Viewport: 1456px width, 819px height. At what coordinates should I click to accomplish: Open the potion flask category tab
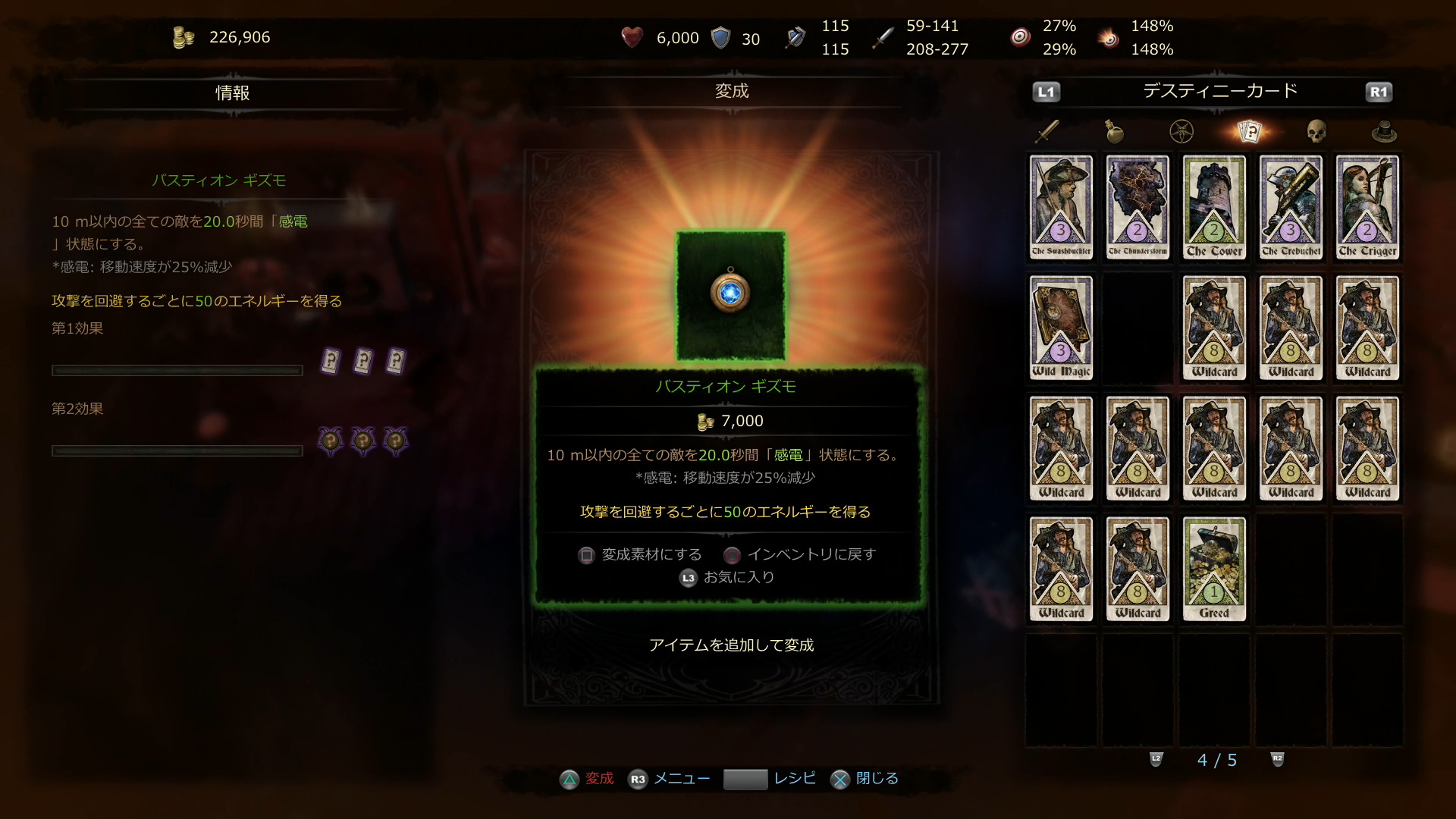[1114, 131]
